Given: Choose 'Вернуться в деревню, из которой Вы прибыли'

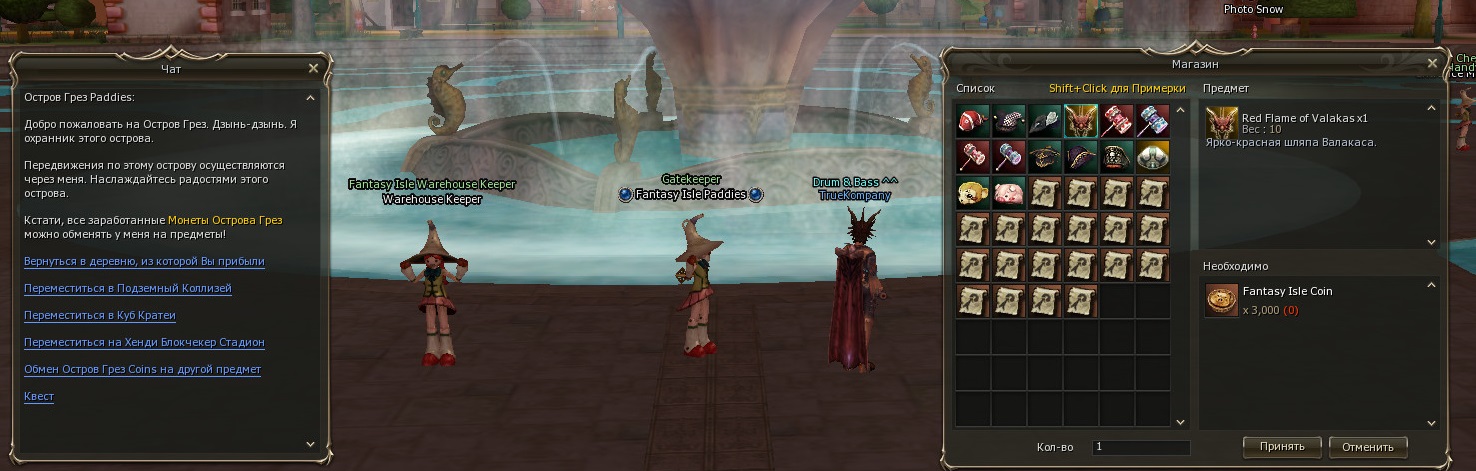Looking at the screenshot, I should (x=144, y=261).
